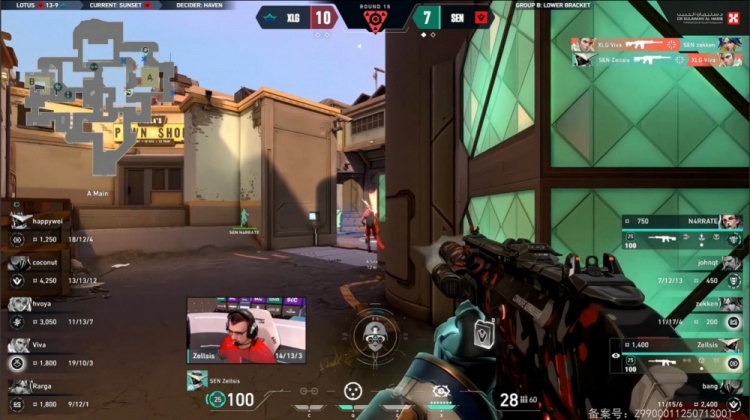
Task: Click the SEN team logo in scoreboard
Action: (x=479, y=17)
